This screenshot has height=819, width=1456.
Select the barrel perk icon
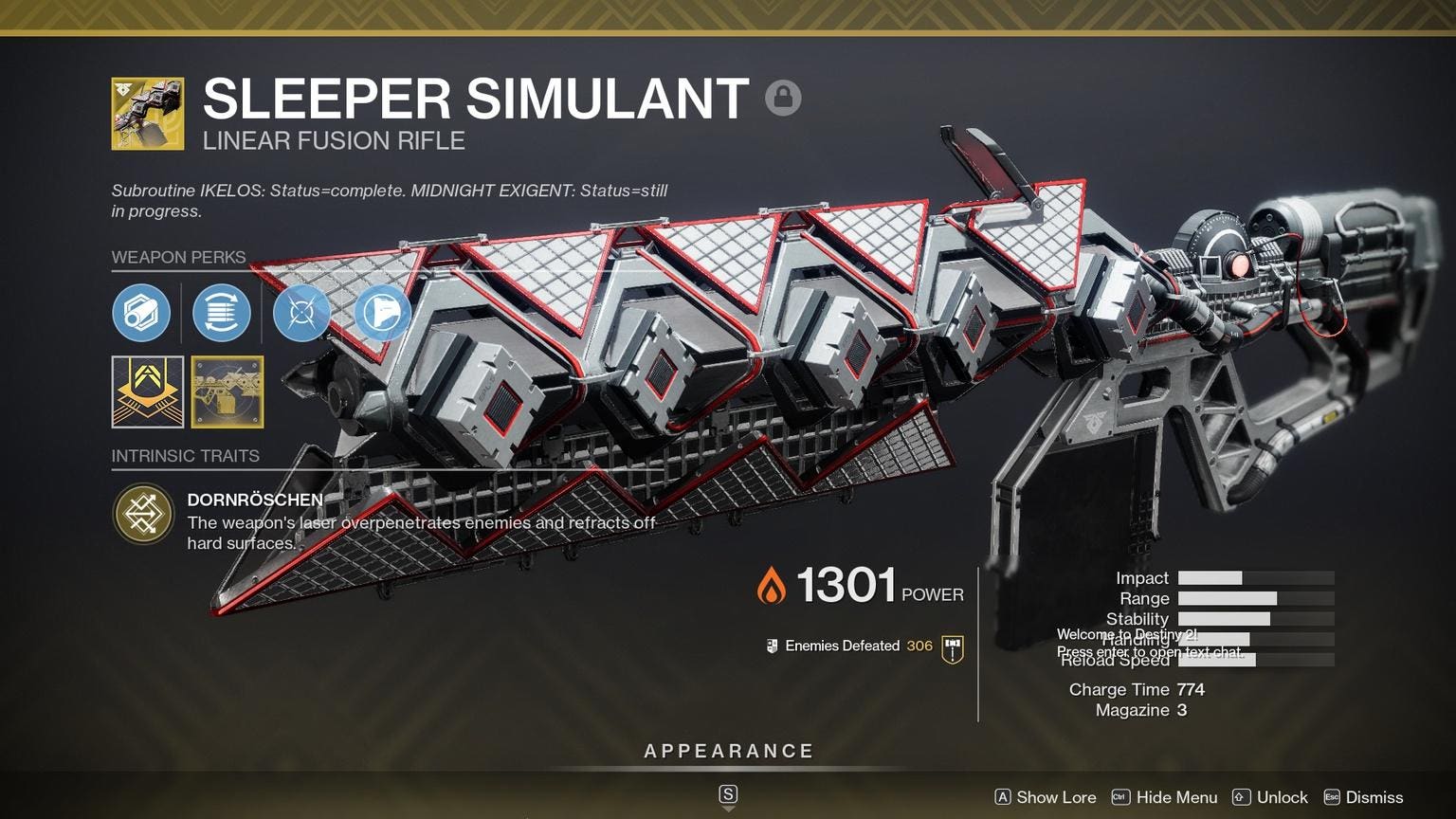point(141,313)
